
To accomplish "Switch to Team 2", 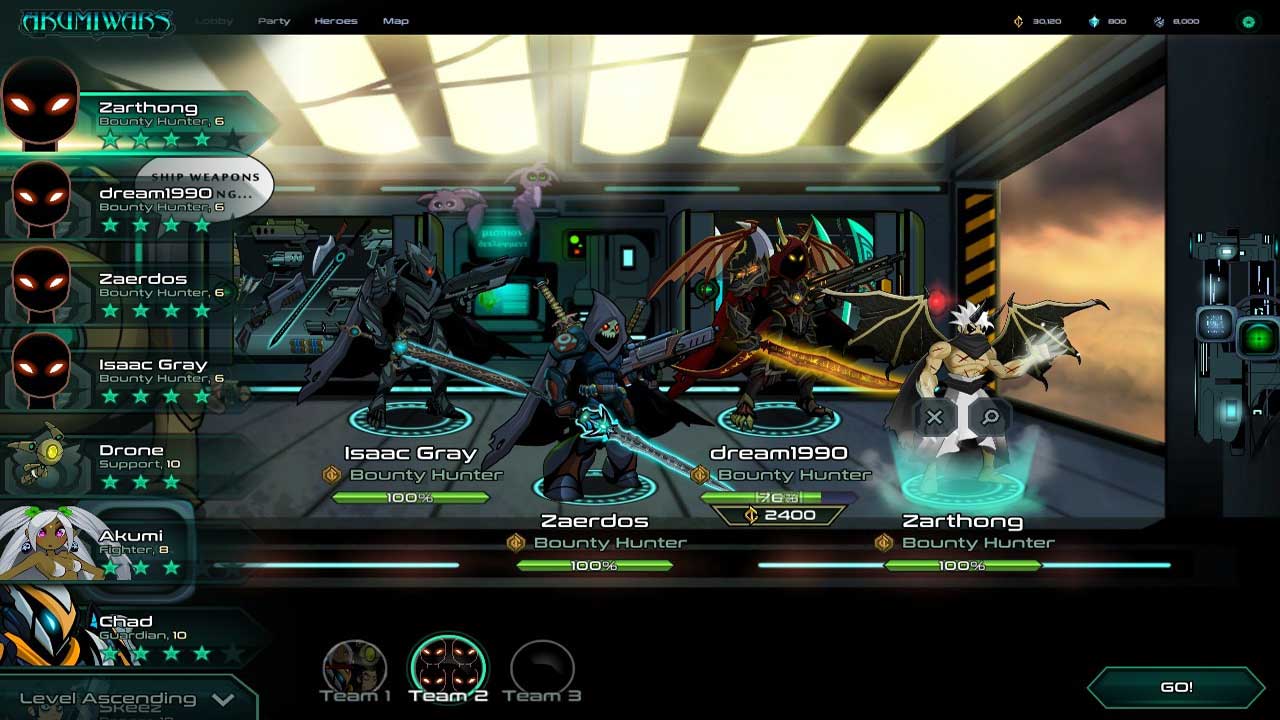I will pyautogui.click(x=448, y=669).
